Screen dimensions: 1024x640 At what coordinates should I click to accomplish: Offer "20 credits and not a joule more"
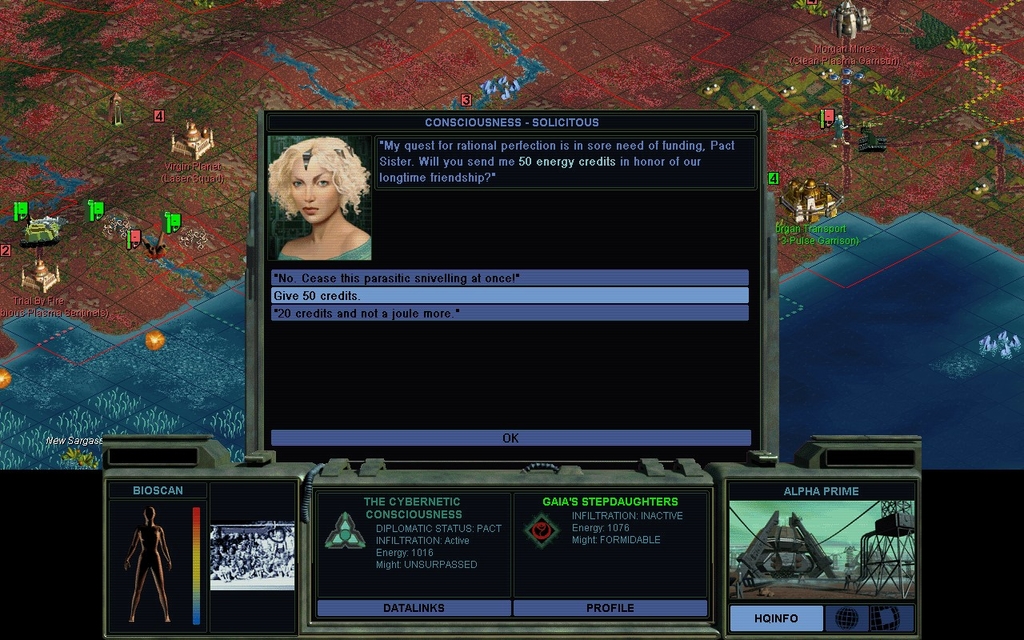tap(509, 313)
